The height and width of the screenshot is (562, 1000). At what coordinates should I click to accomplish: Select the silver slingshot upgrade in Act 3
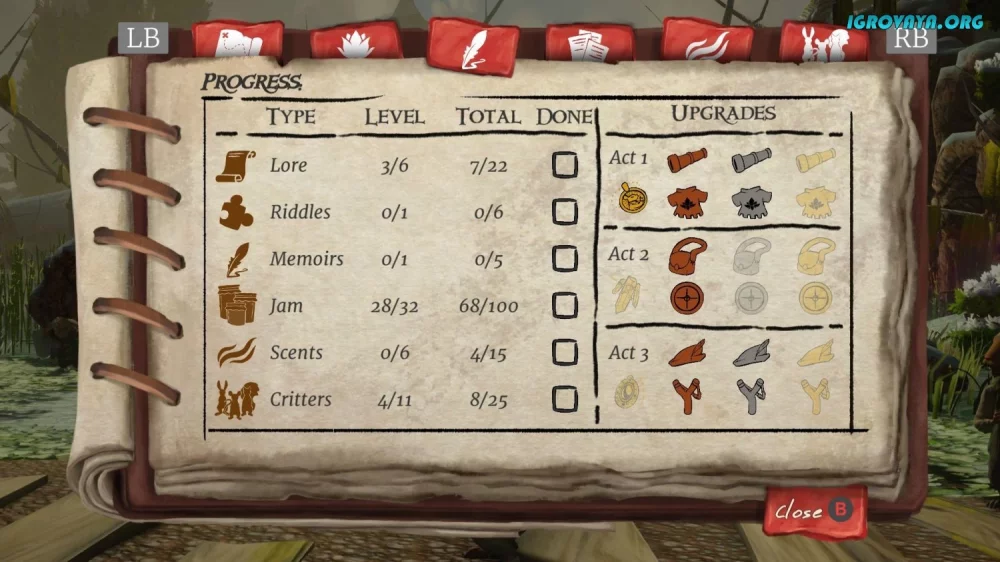point(751,395)
